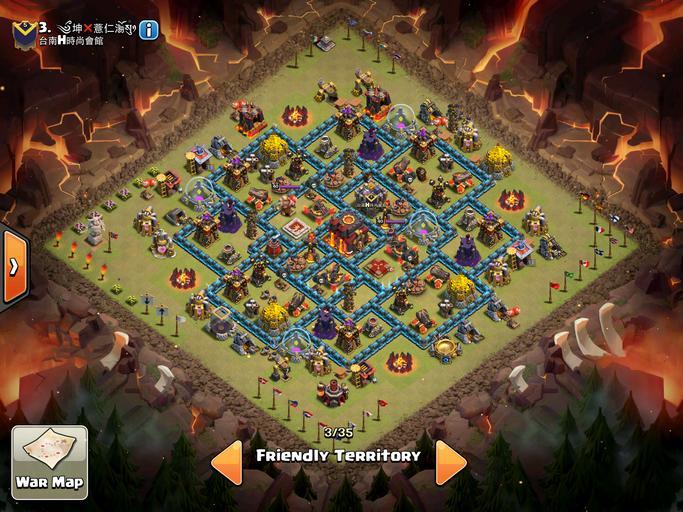The height and width of the screenshot is (512, 683).
Task: Open the player info button
Action: [x=149, y=29]
